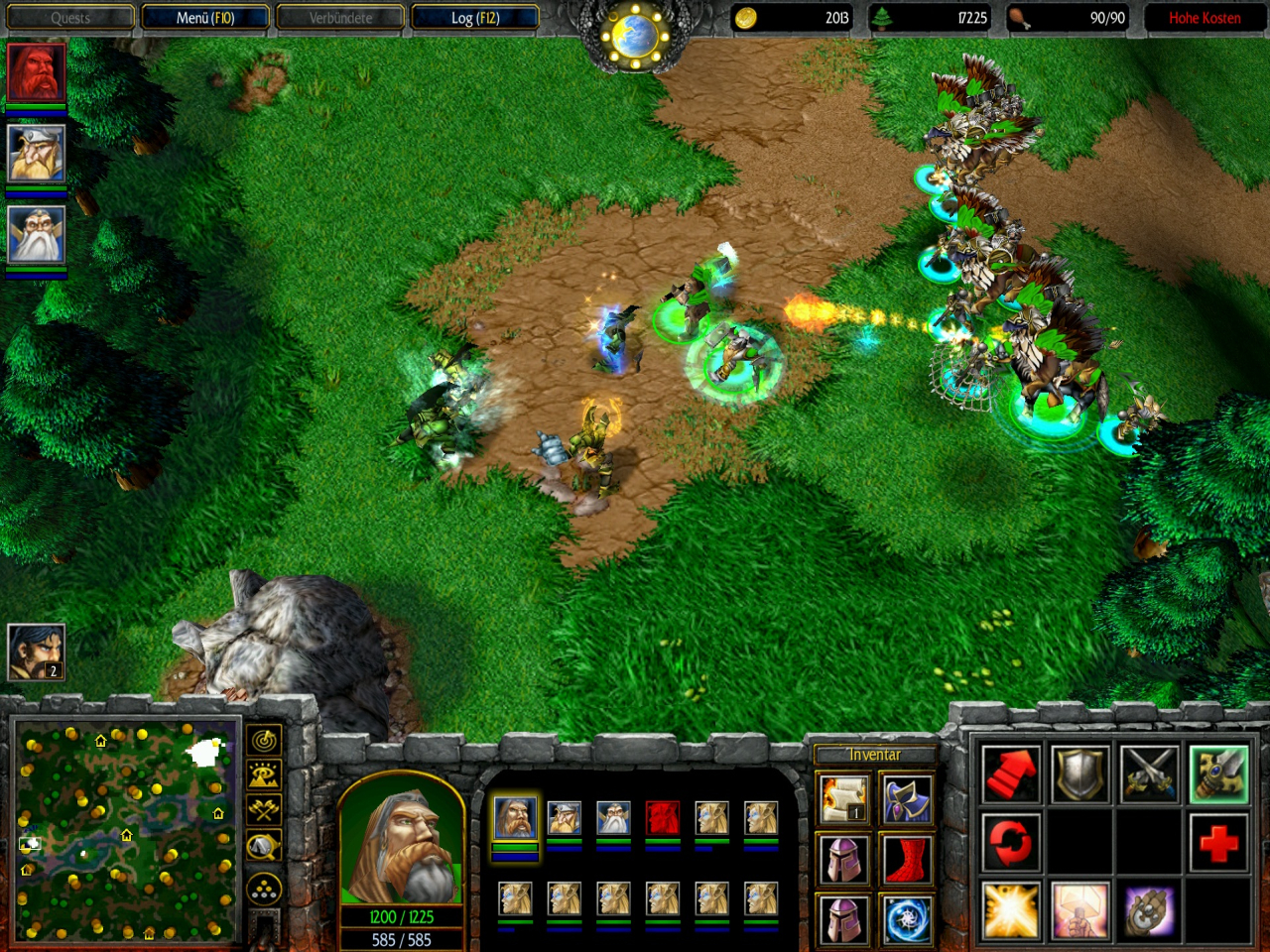Activate the minimap signal ping button
Screen dimensions: 1270x952
click(264, 740)
